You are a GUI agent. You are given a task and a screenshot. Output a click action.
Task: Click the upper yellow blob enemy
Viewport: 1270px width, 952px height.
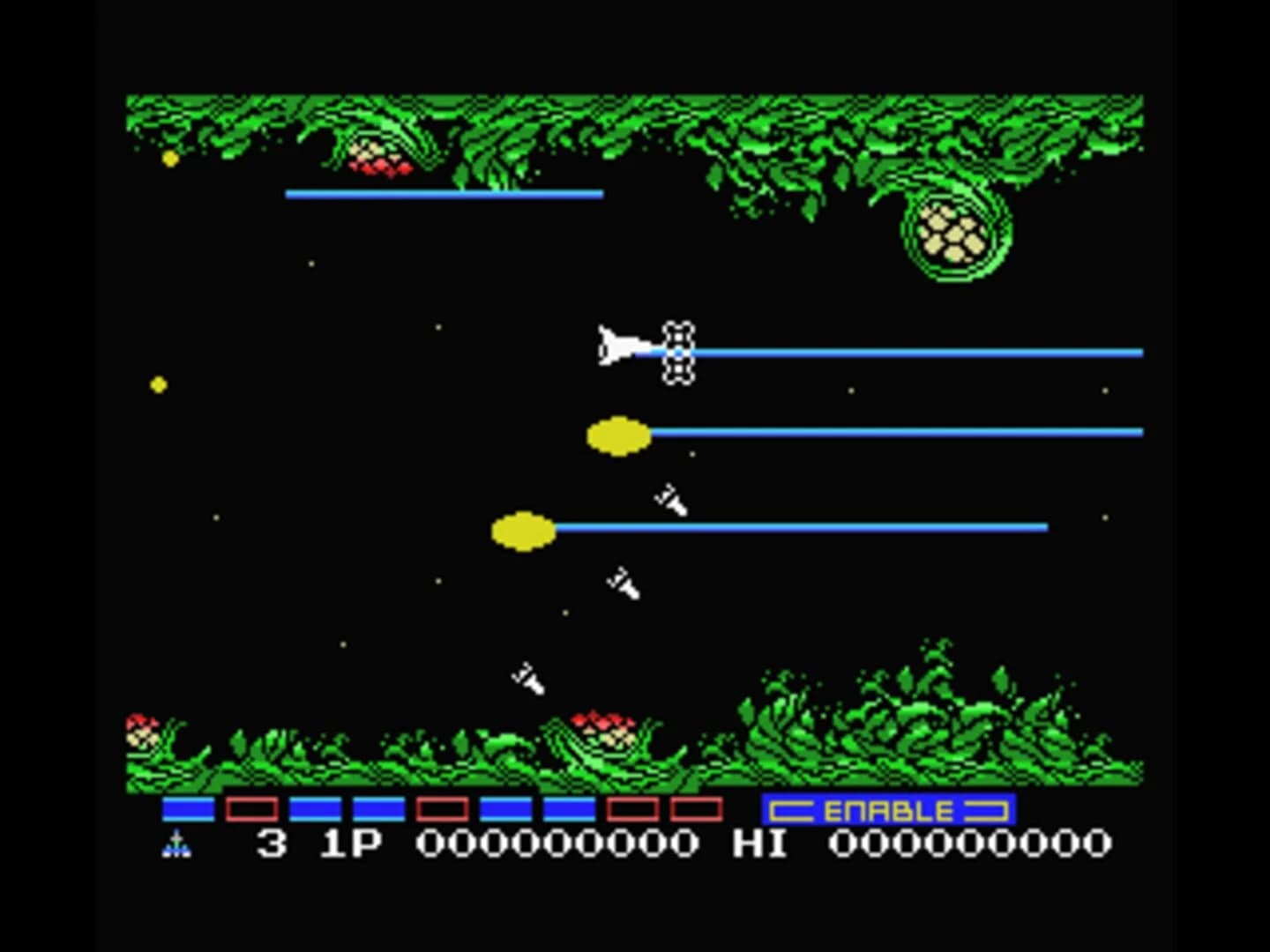pos(616,434)
